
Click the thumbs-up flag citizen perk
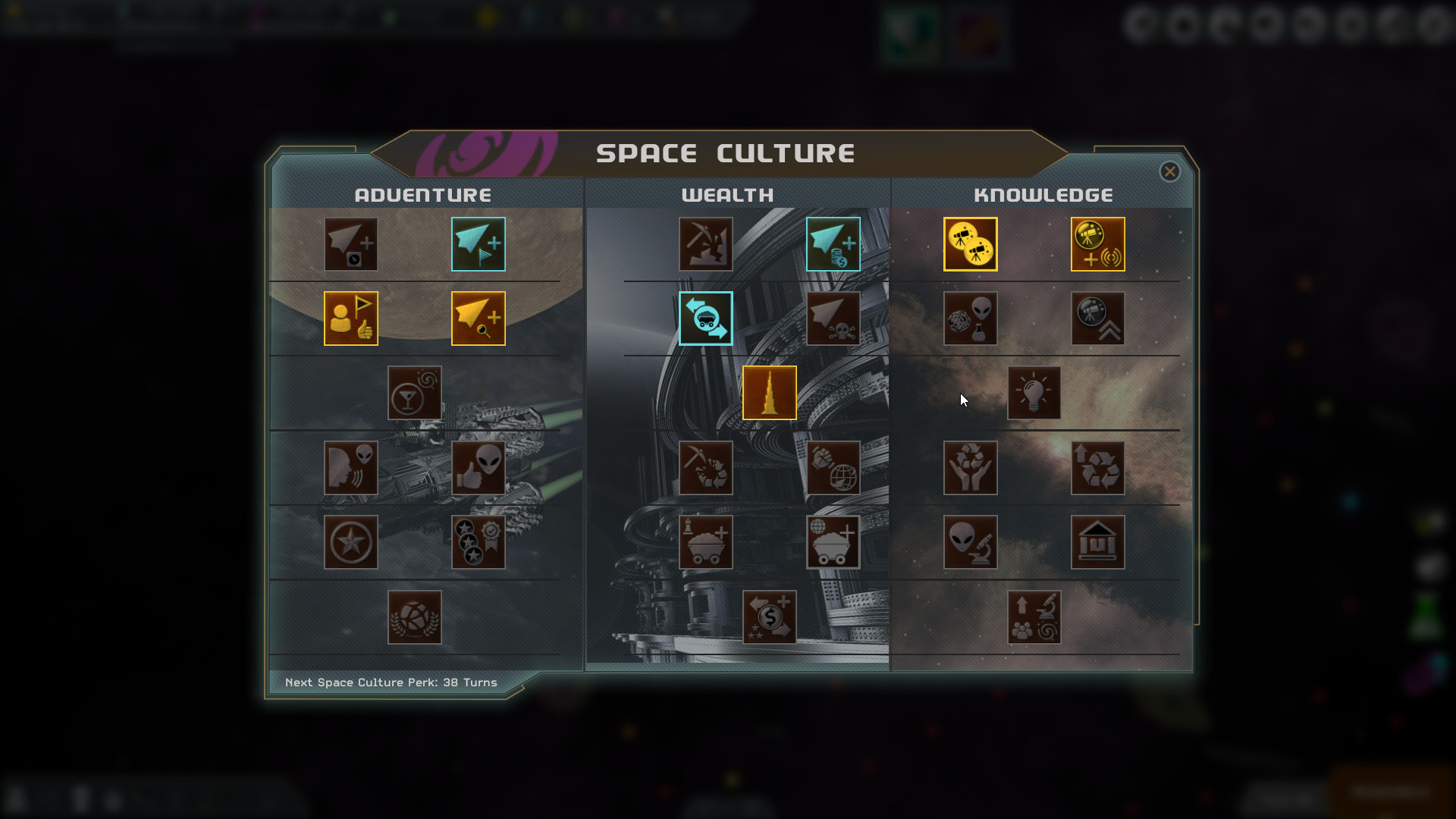pos(351,318)
